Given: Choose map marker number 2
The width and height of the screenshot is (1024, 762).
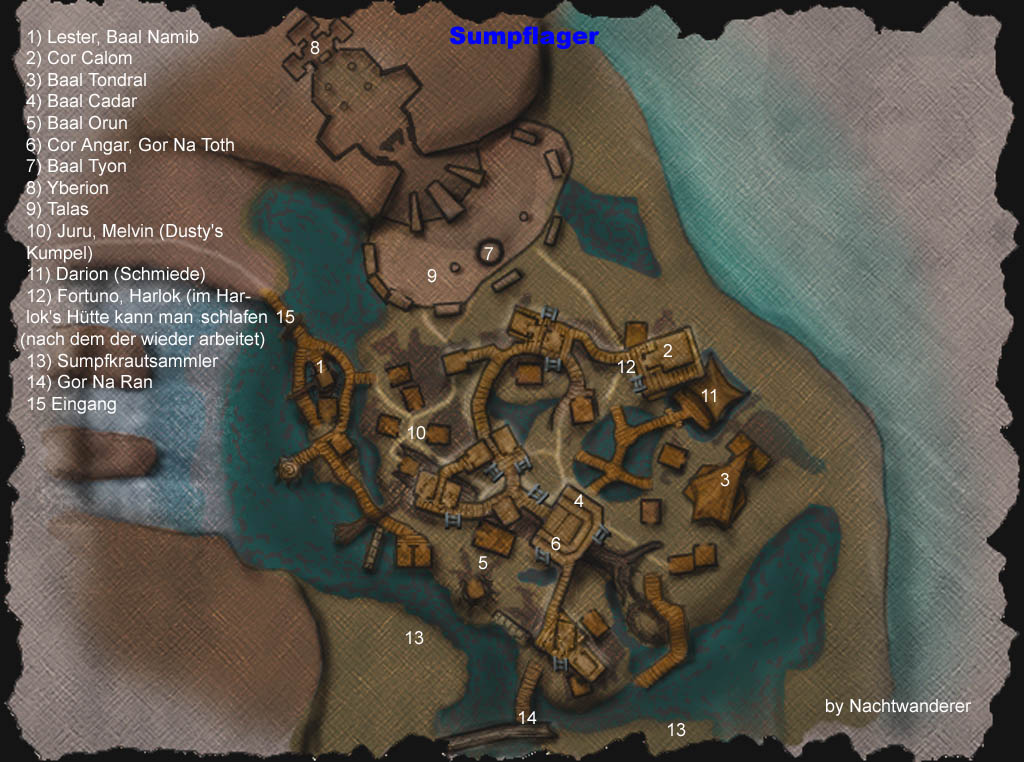Looking at the screenshot, I should pos(668,350).
